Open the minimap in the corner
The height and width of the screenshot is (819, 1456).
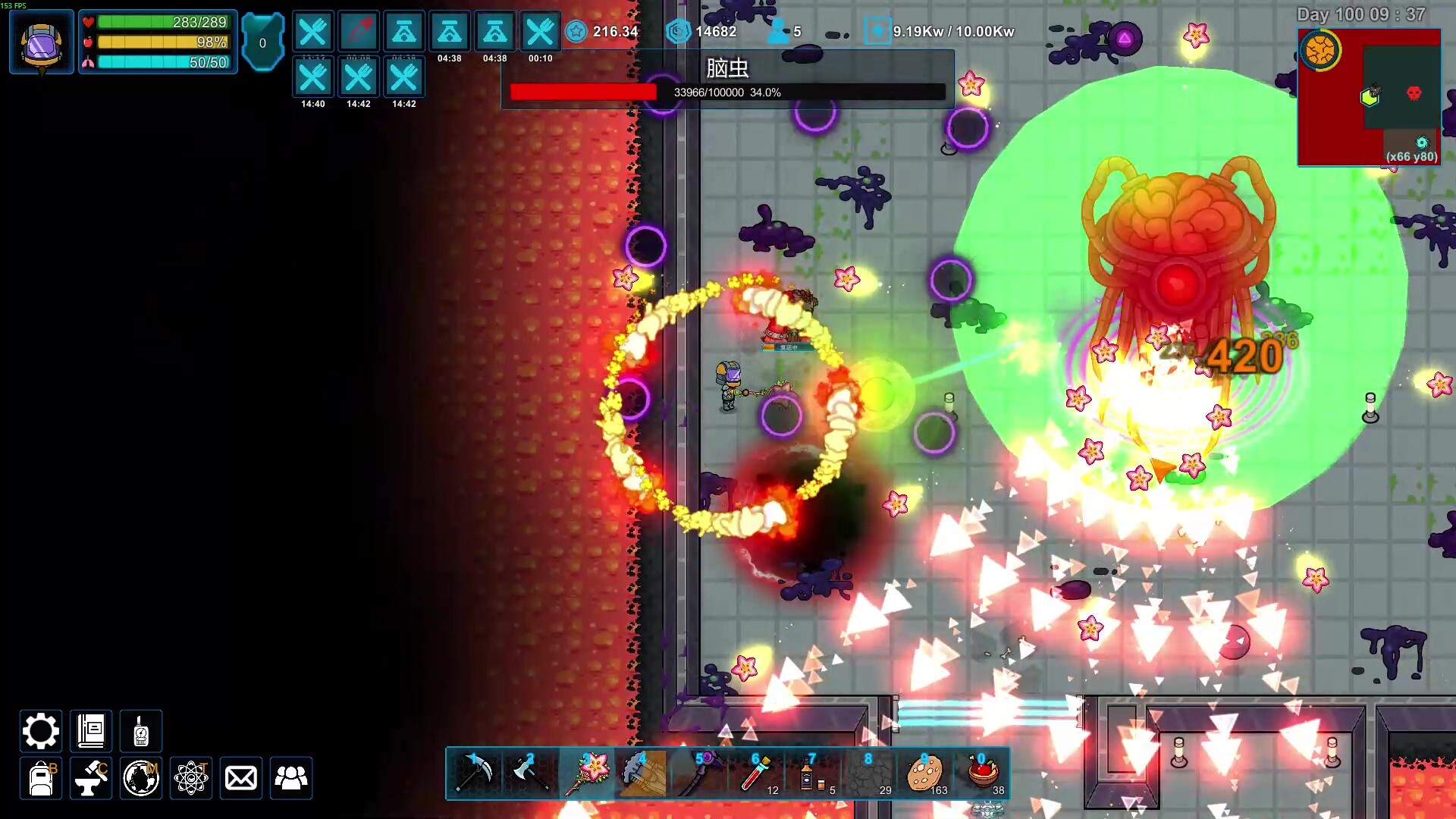1370,97
